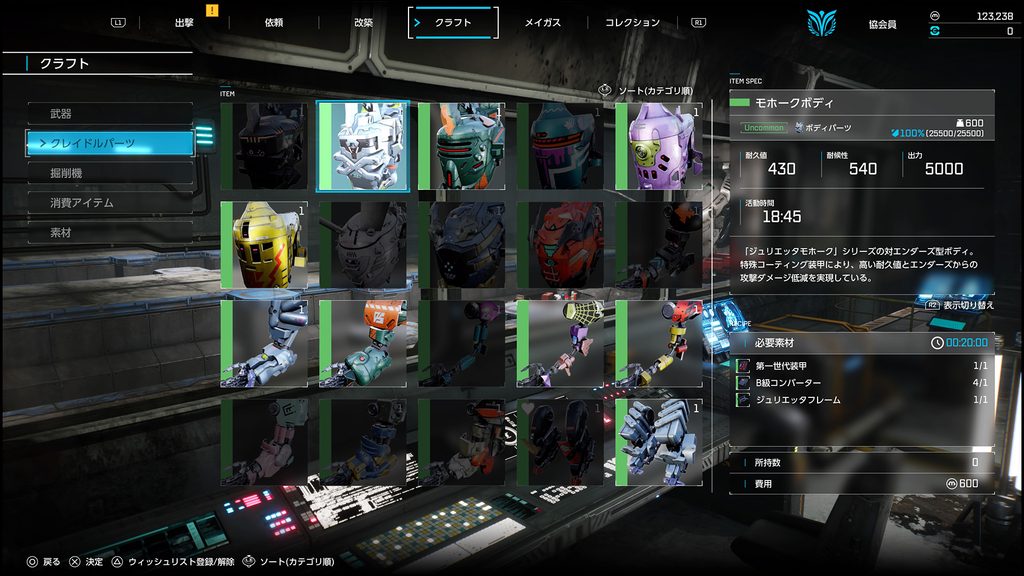Choose the arm with orange shoulder pad
This screenshot has height=576, width=1024.
363,344
